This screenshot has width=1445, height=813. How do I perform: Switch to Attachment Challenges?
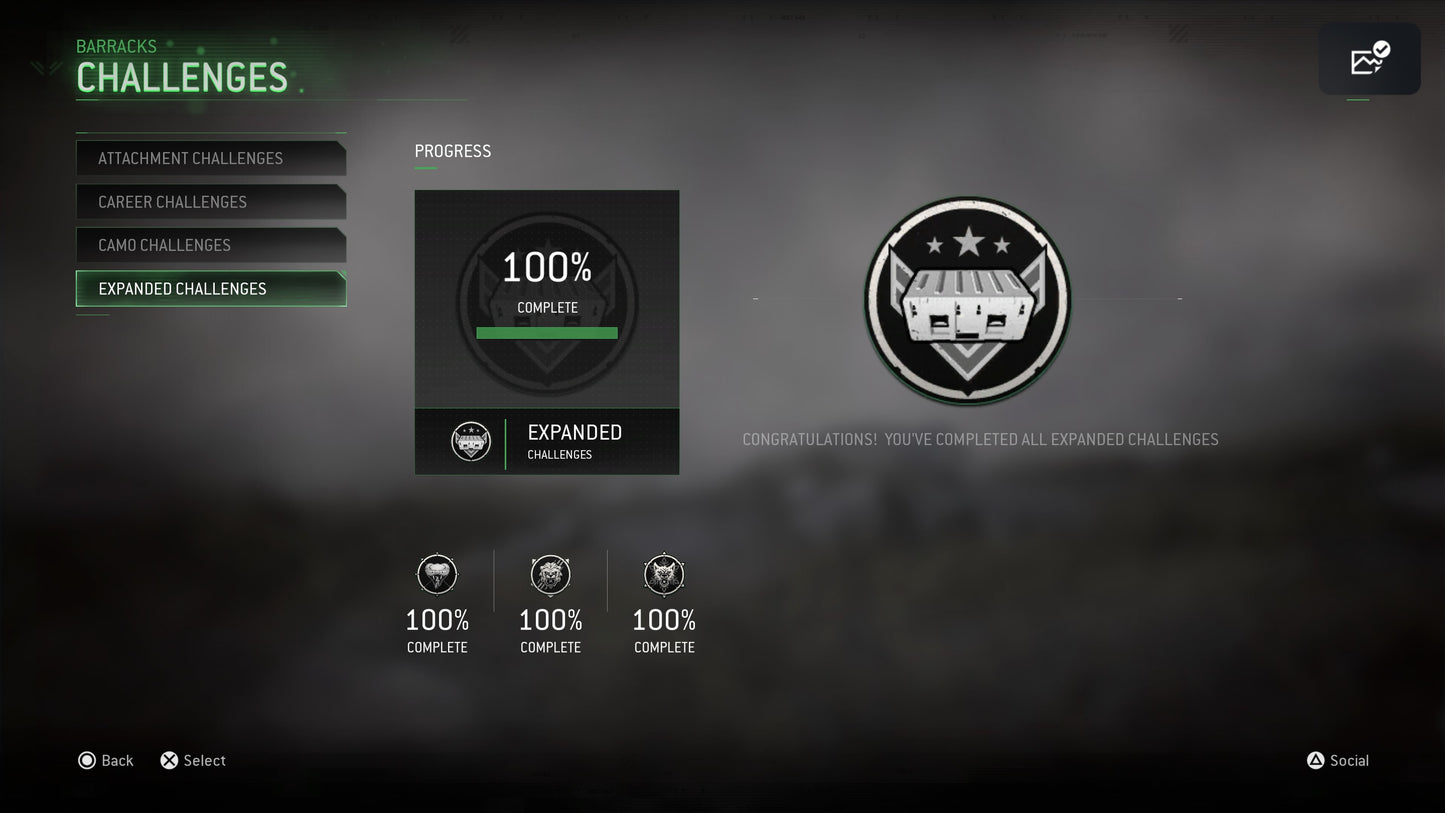point(211,158)
